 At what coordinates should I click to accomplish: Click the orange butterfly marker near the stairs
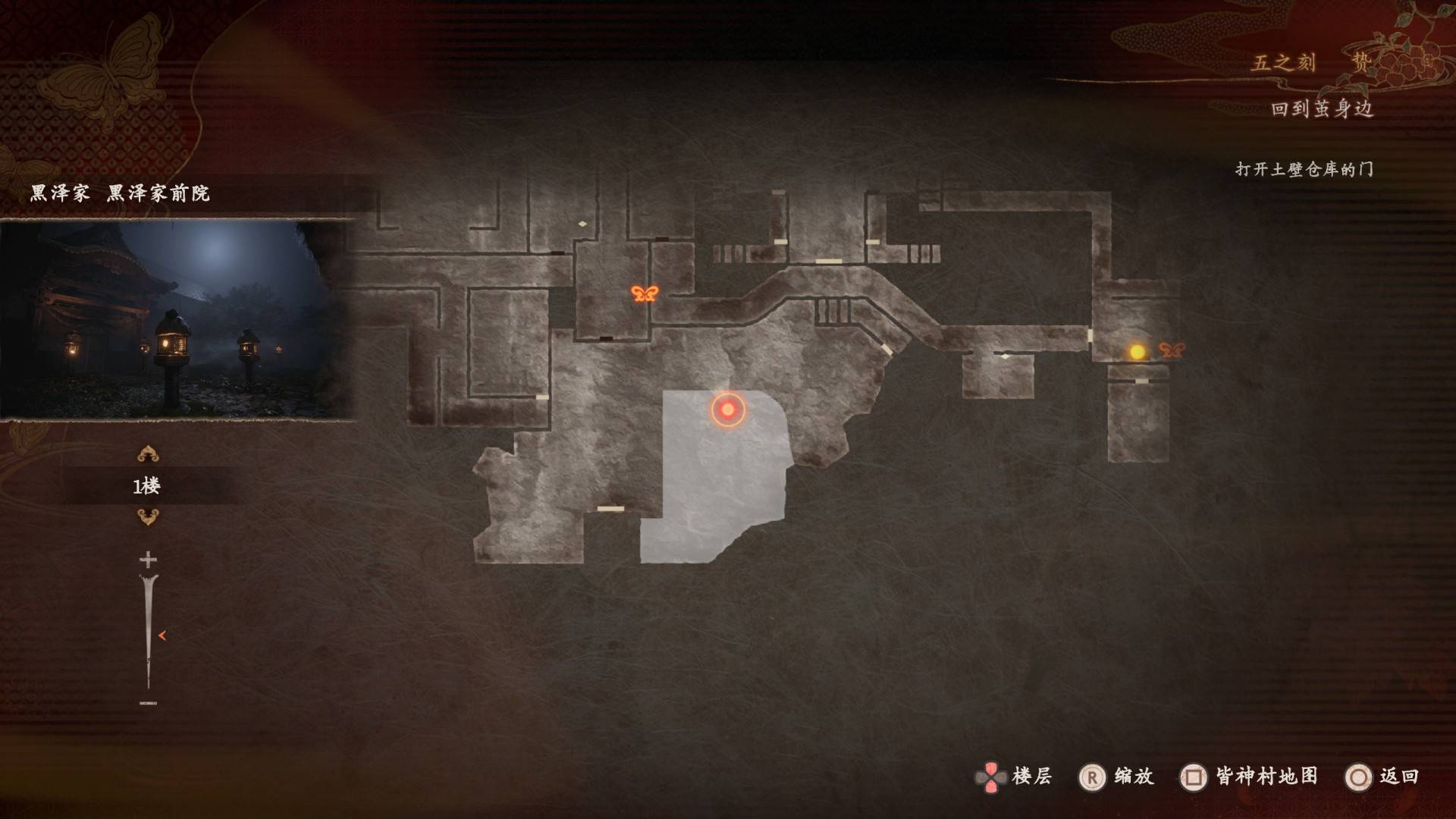pyautogui.click(x=645, y=293)
